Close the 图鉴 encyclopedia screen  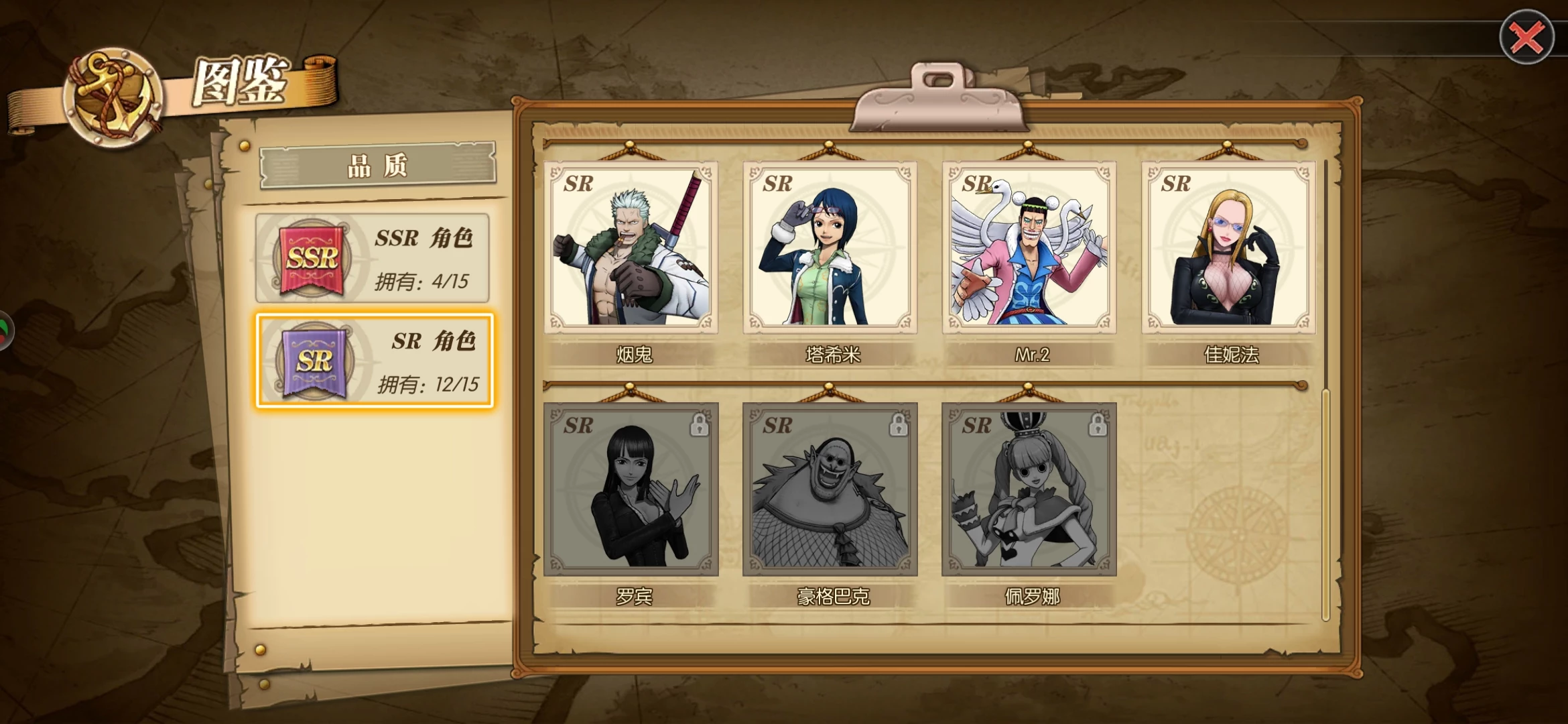tap(1526, 38)
